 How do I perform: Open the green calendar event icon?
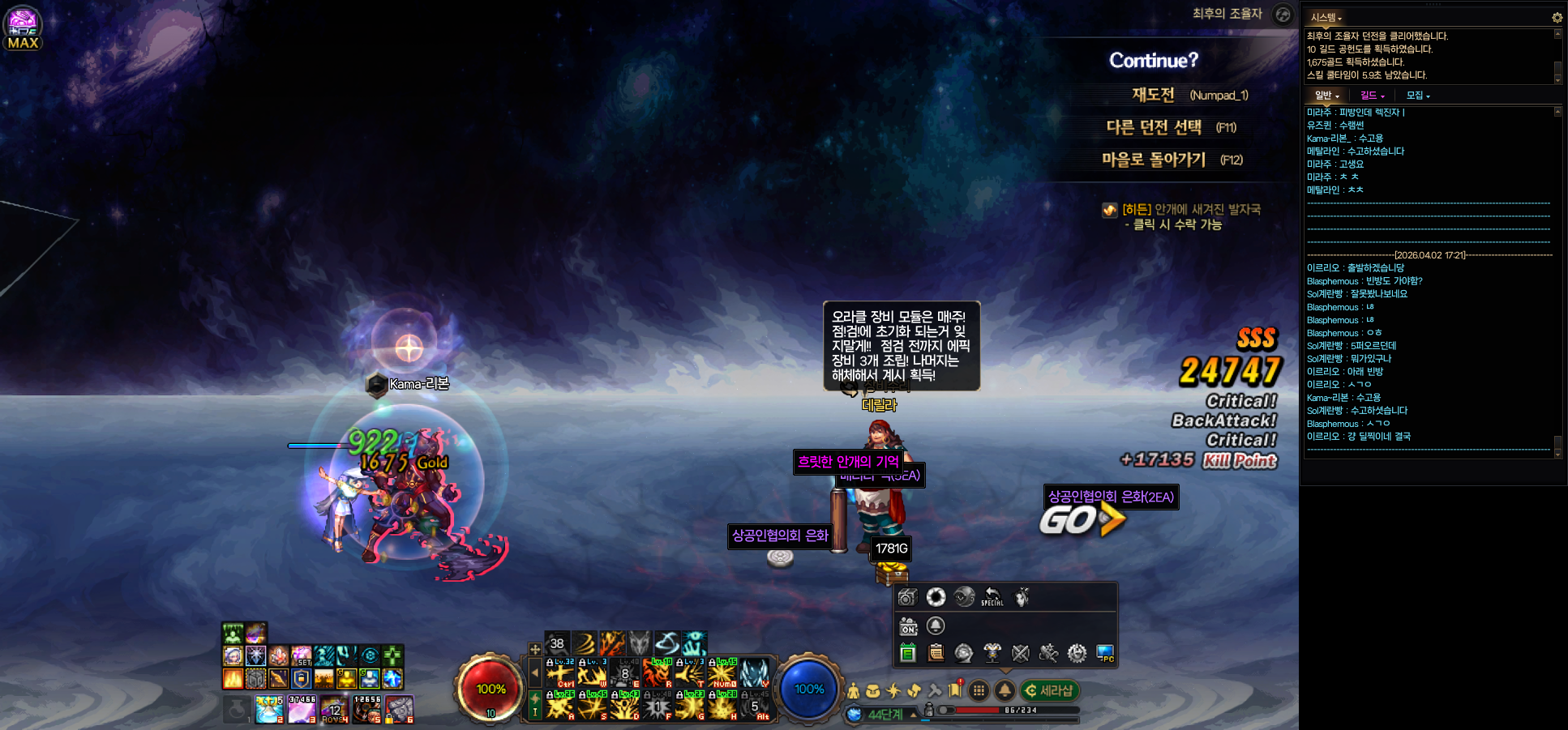pyautogui.click(x=907, y=653)
